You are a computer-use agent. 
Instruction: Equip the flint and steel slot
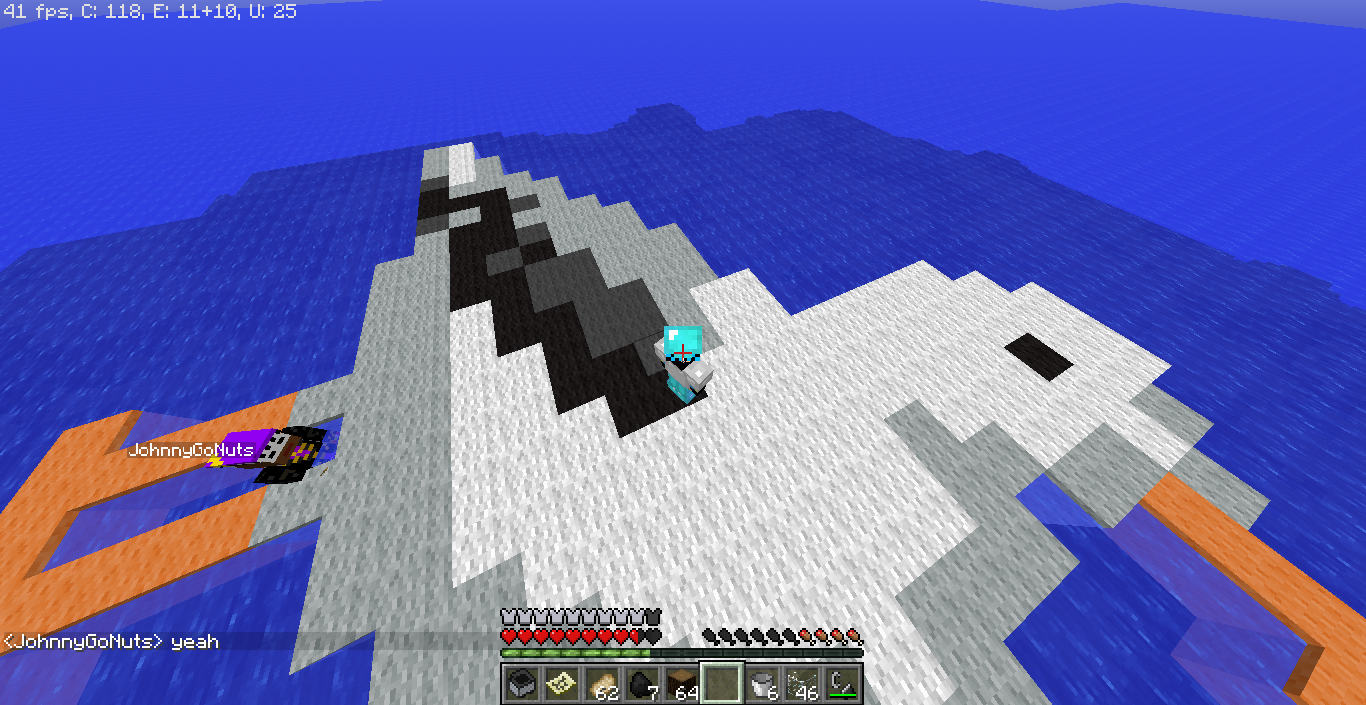click(841, 684)
